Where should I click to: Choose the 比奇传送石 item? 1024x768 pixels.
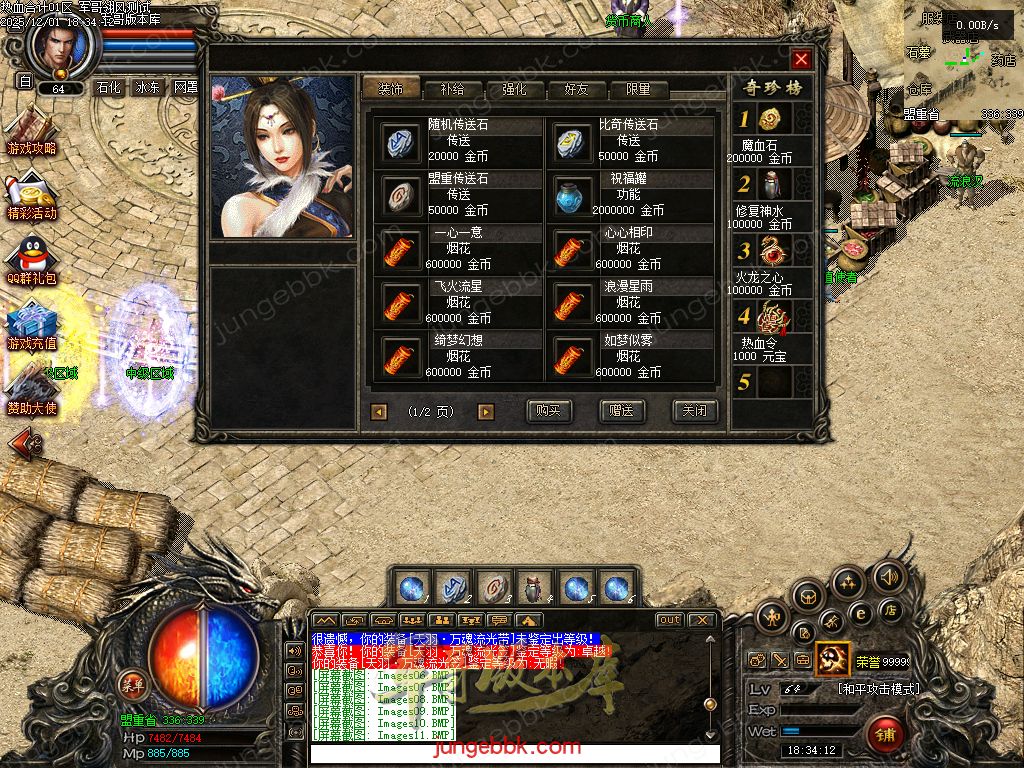click(x=573, y=141)
